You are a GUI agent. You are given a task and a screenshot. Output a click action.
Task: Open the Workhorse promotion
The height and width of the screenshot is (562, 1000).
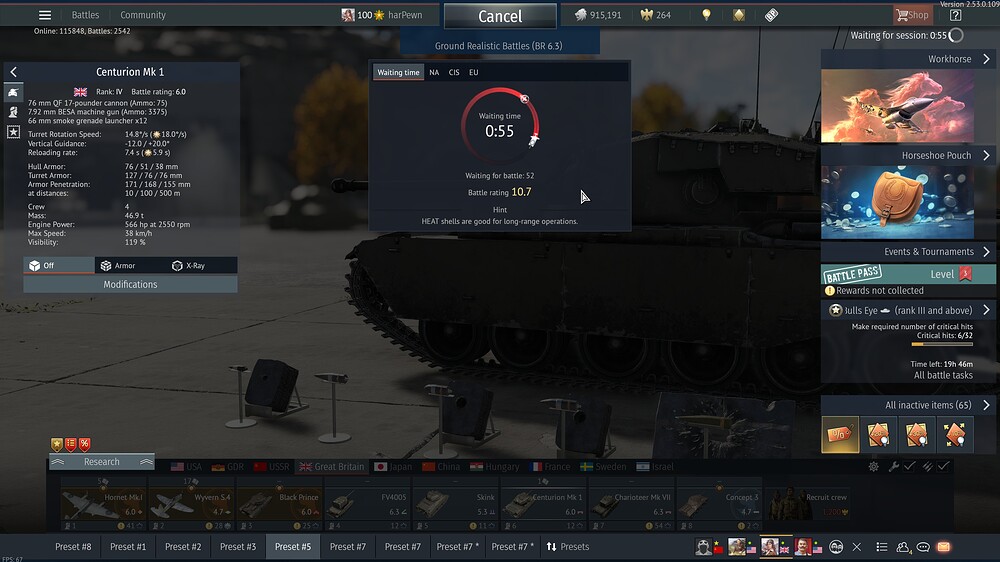click(908, 59)
